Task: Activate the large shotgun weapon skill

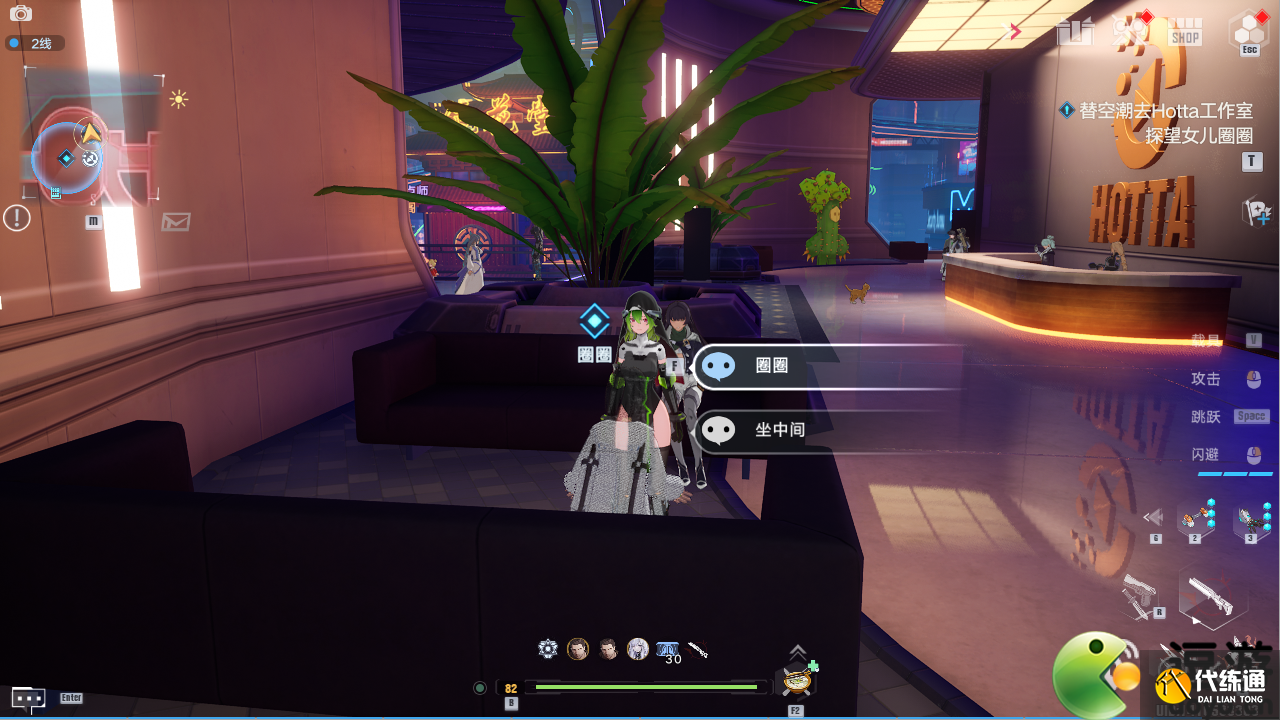Action: click(x=1213, y=597)
